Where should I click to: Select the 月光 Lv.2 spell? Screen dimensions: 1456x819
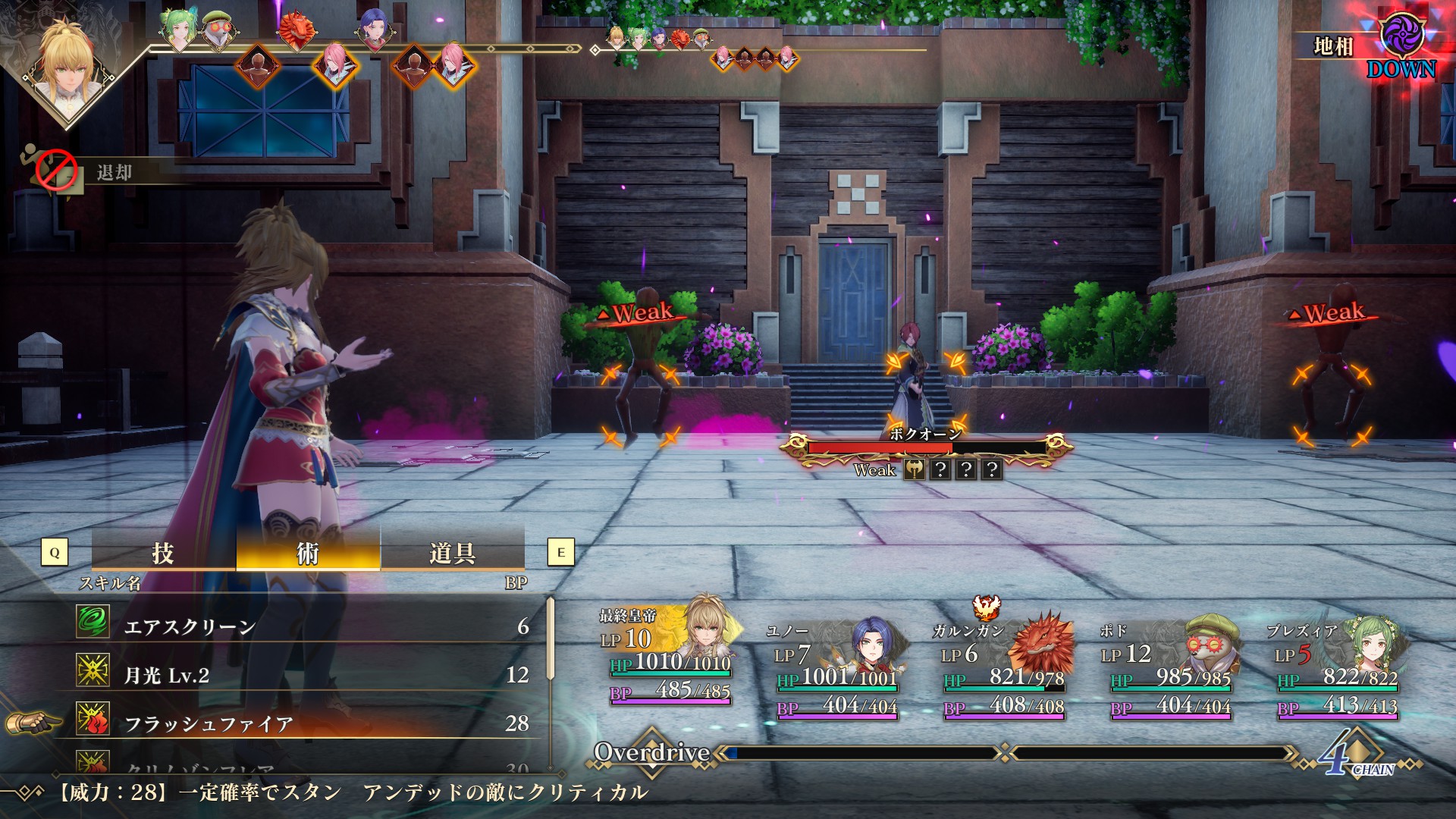(x=303, y=675)
